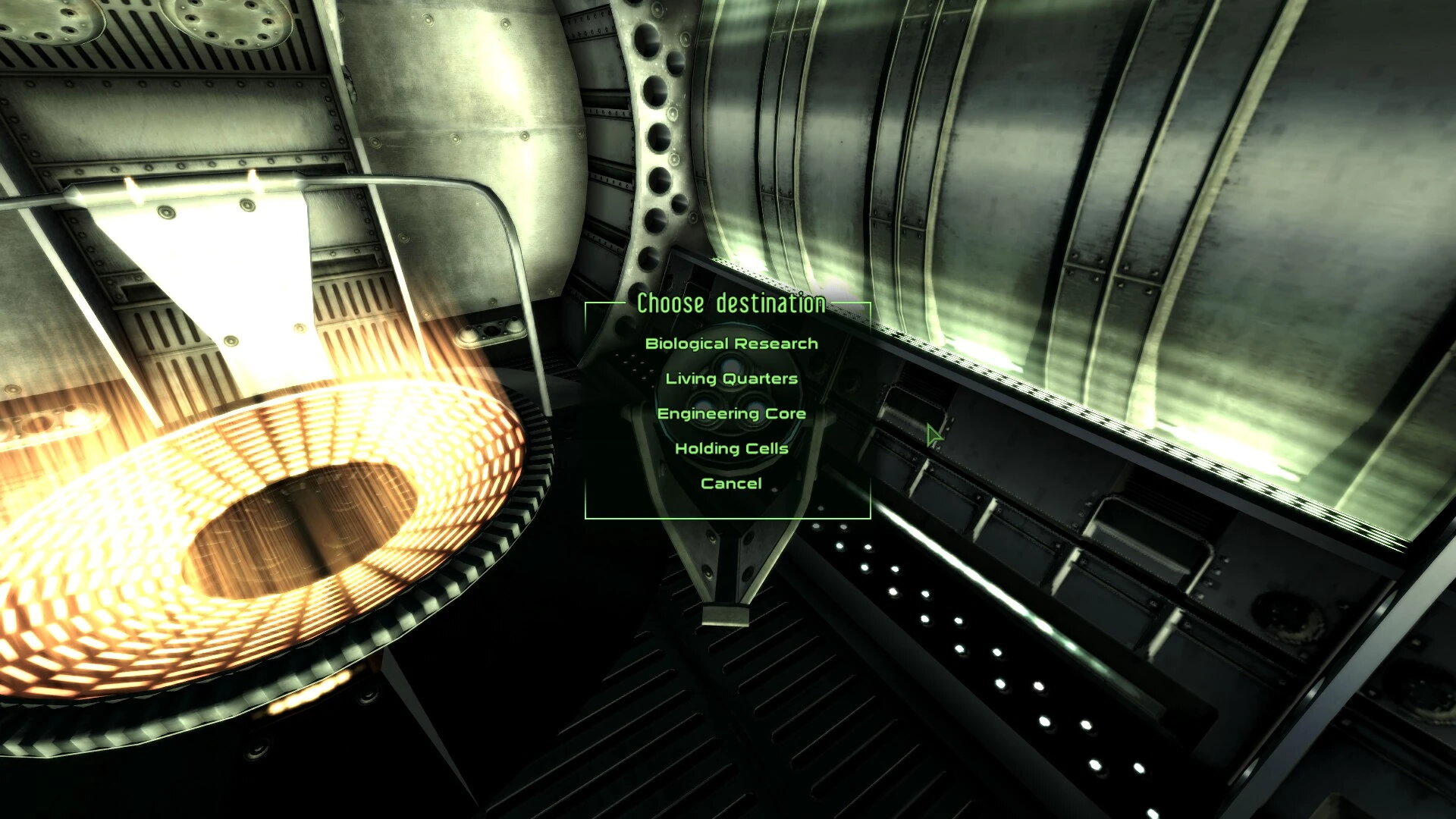The width and height of the screenshot is (1456, 819).
Task: Pick Holding Cells from the menu
Action: pos(730,448)
